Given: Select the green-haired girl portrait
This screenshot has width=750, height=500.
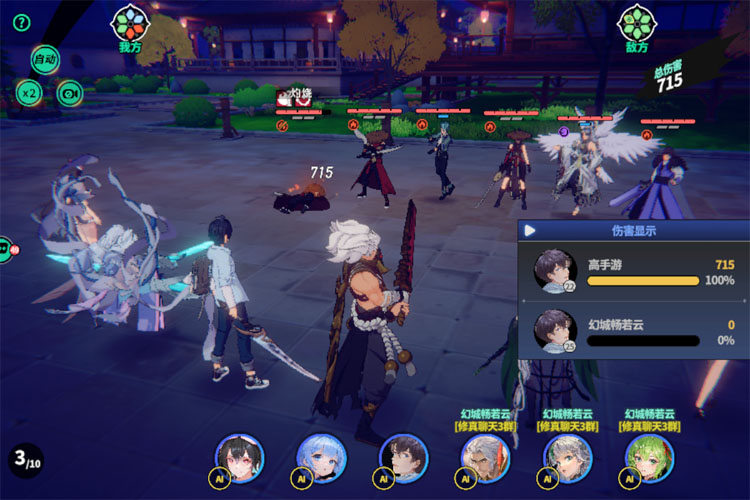Looking at the screenshot, I should [649, 458].
